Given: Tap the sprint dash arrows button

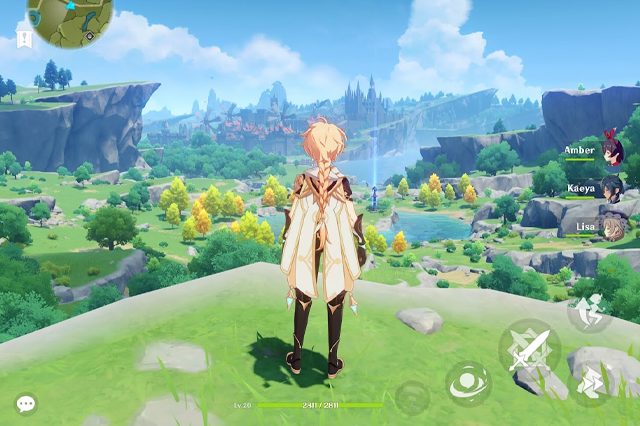Looking at the screenshot, I should tap(590, 381).
